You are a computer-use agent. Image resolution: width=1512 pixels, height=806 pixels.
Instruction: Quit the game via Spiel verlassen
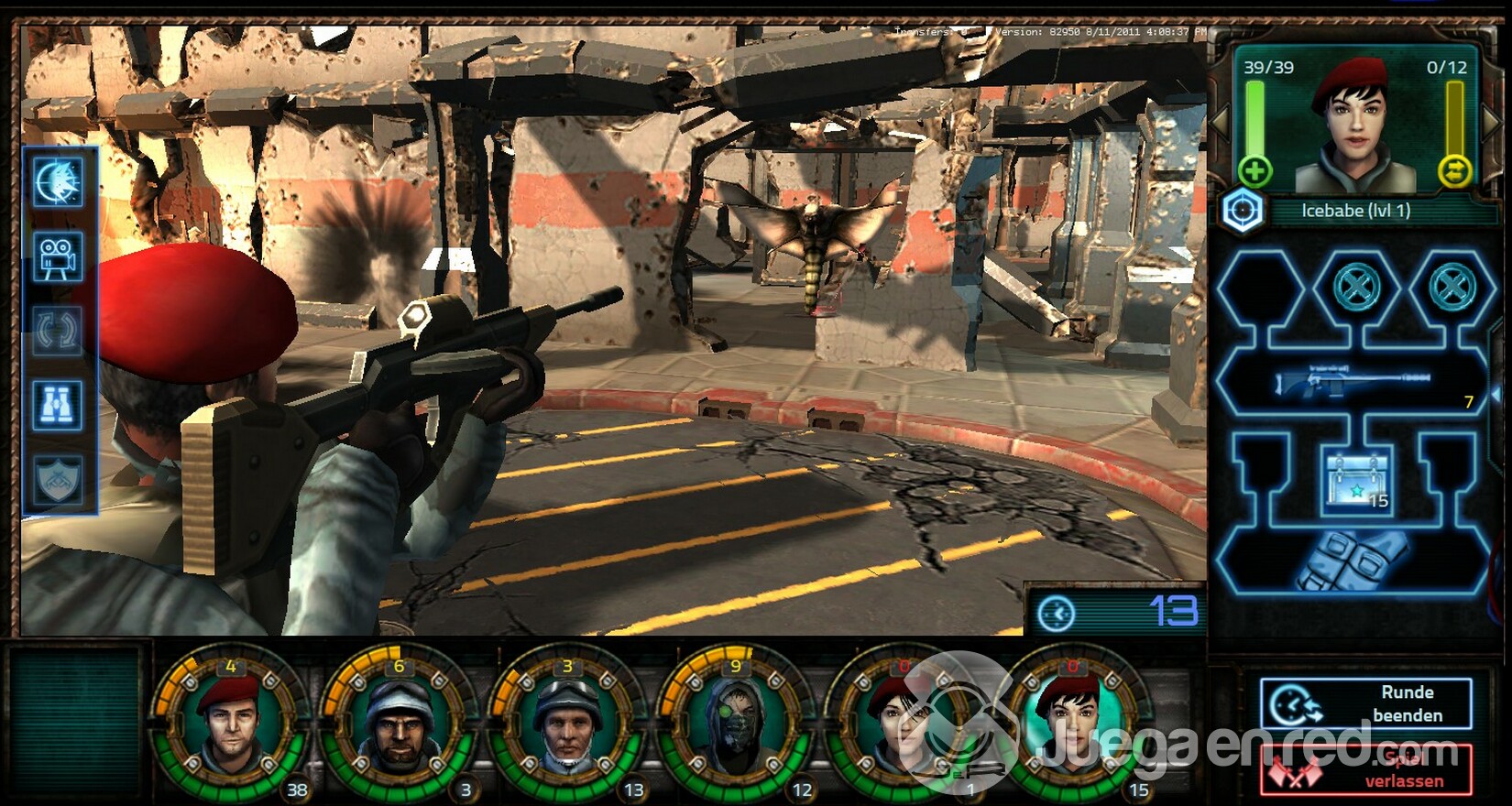pos(1365,769)
